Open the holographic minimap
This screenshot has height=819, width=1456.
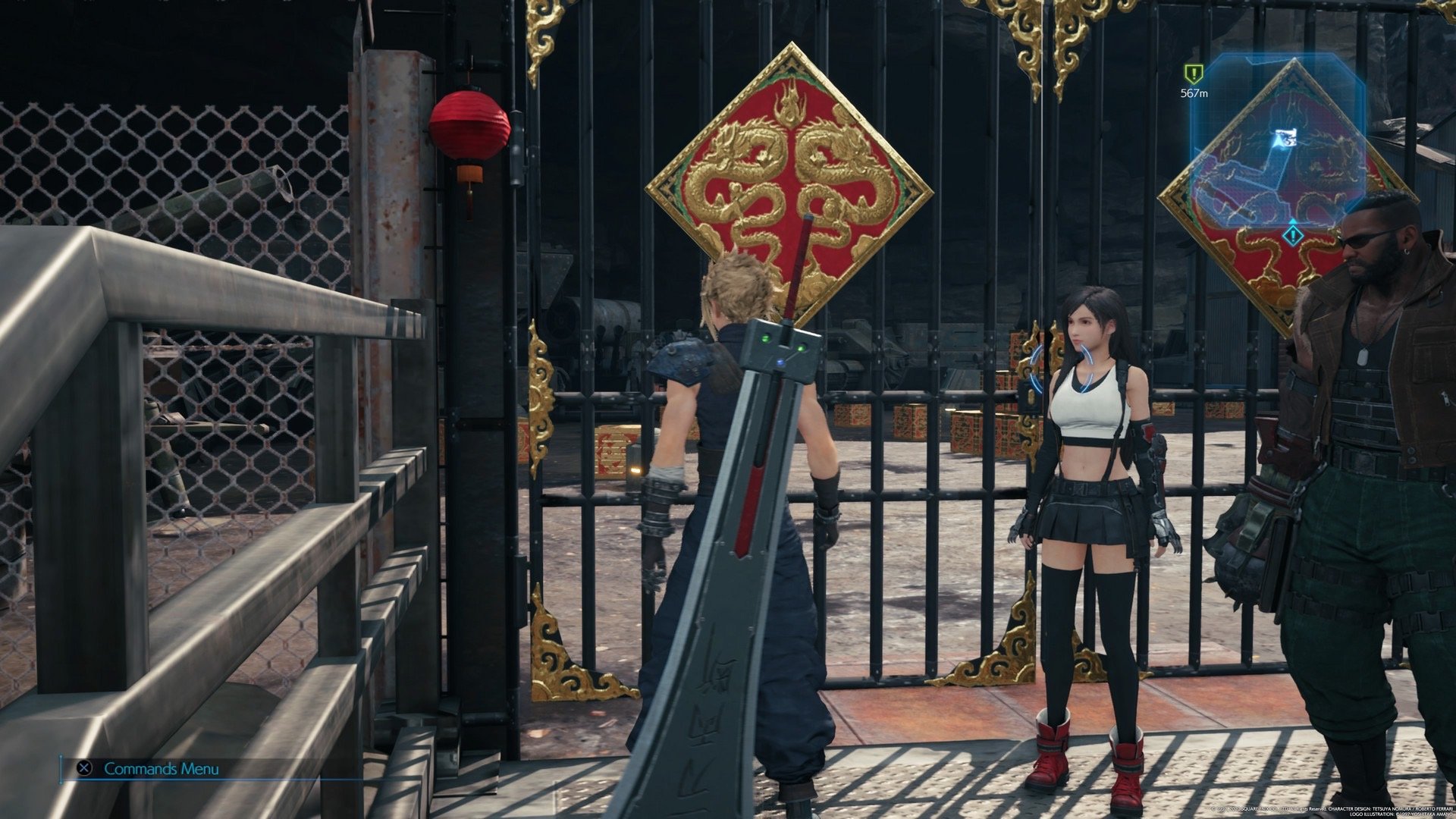1280,144
